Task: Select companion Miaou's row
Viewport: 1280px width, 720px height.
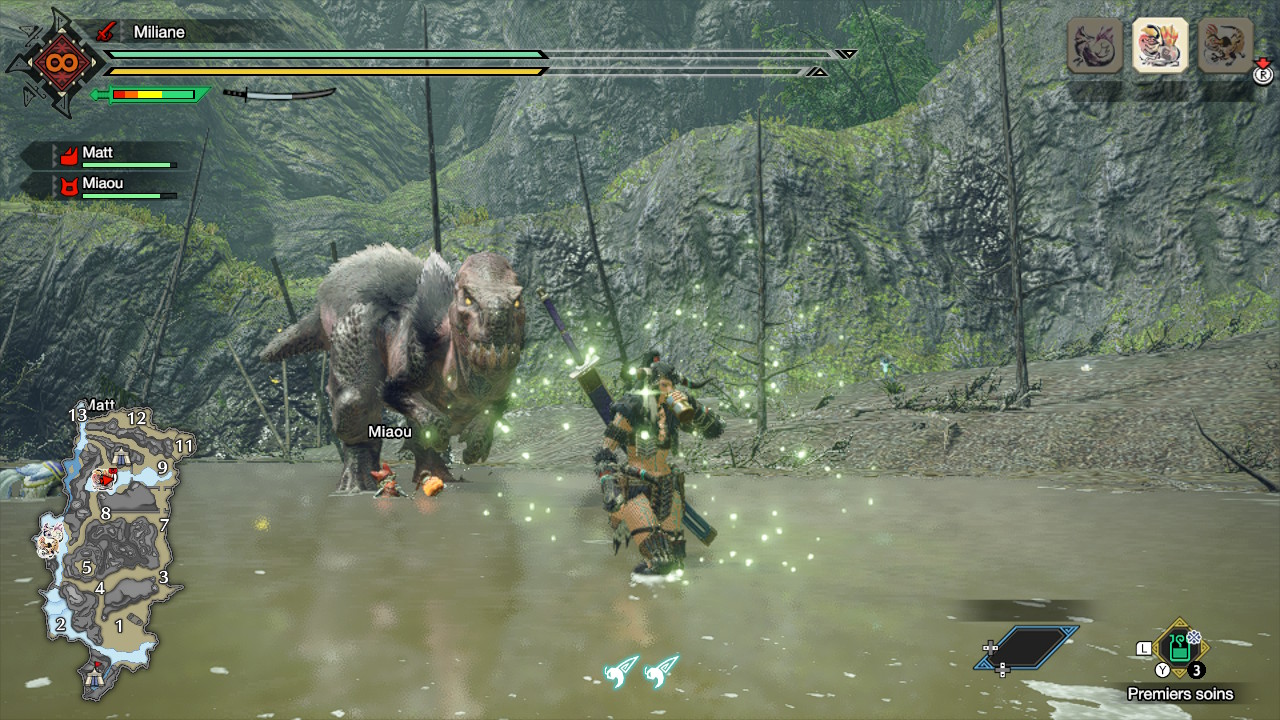Action: (x=110, y=186)
